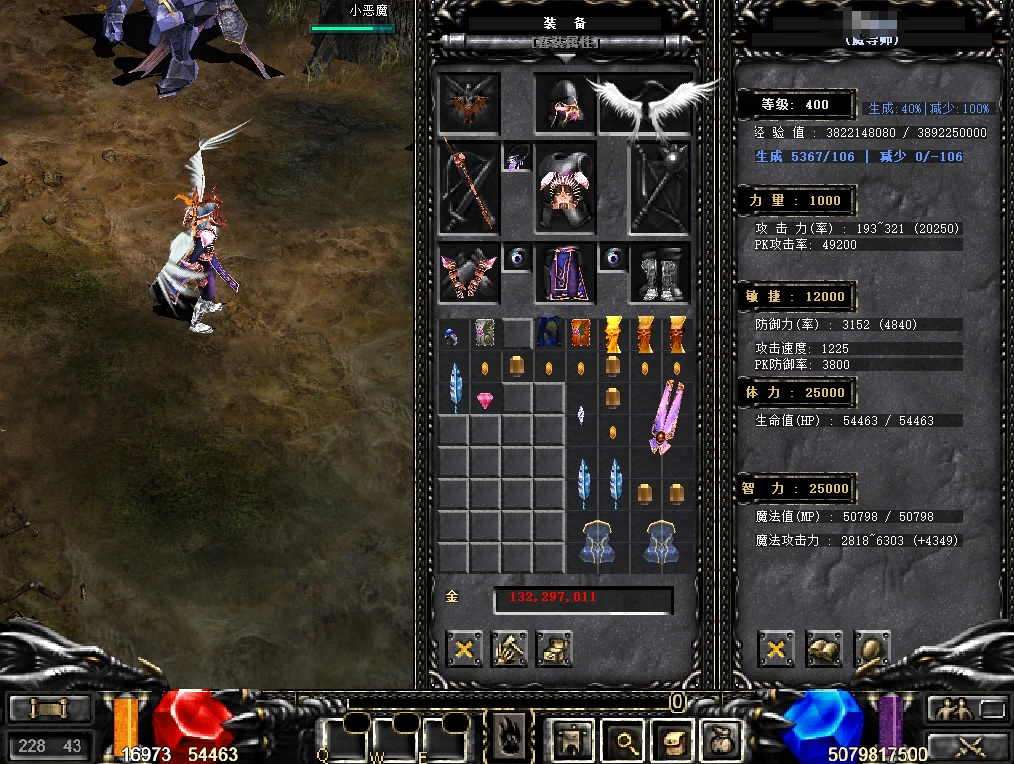Close the character stats panel
Image resolution: width=1014 pixels, height=764 pixels.
(x=775, y=649)
